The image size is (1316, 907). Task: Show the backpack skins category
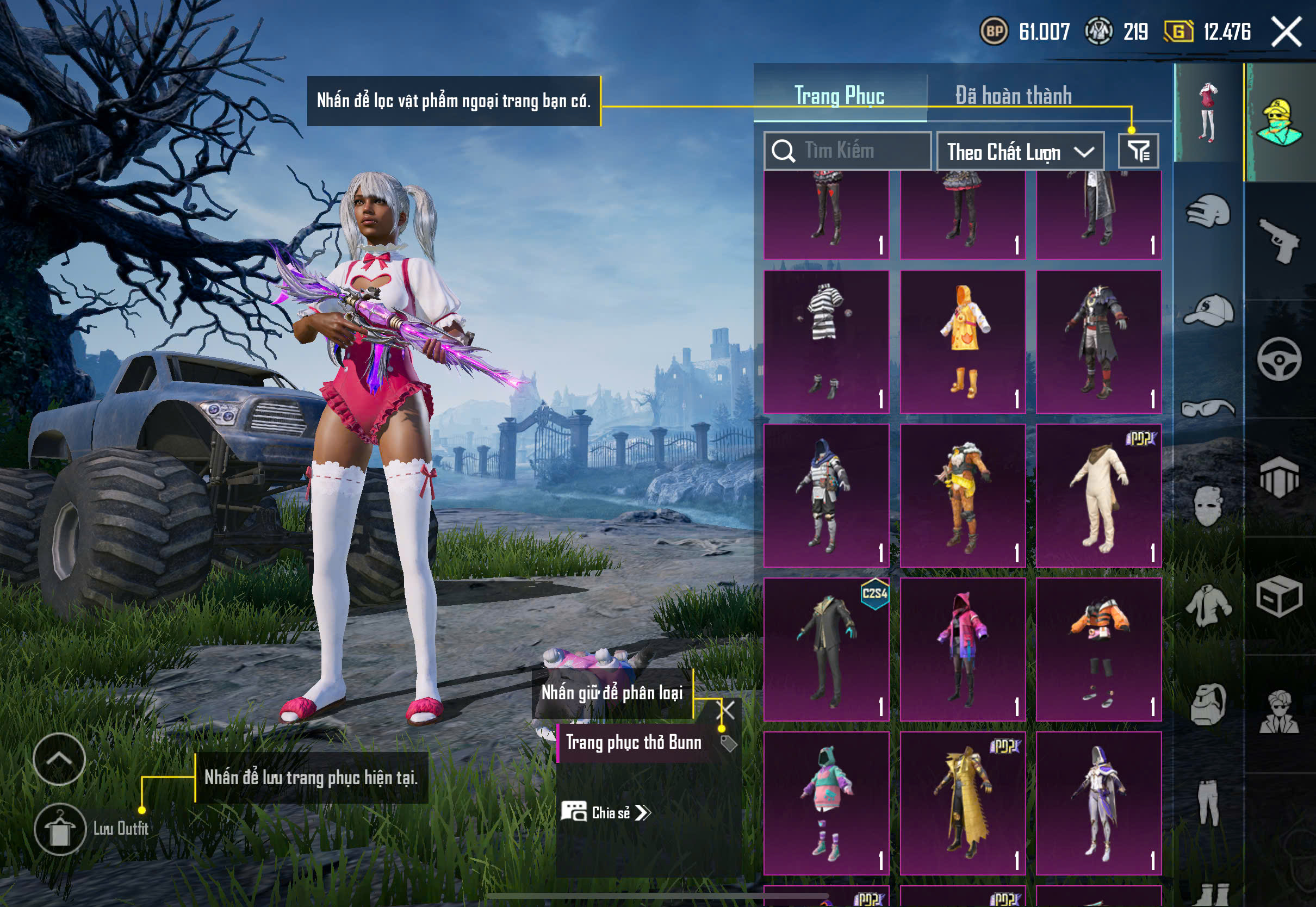coord(1209,705)
